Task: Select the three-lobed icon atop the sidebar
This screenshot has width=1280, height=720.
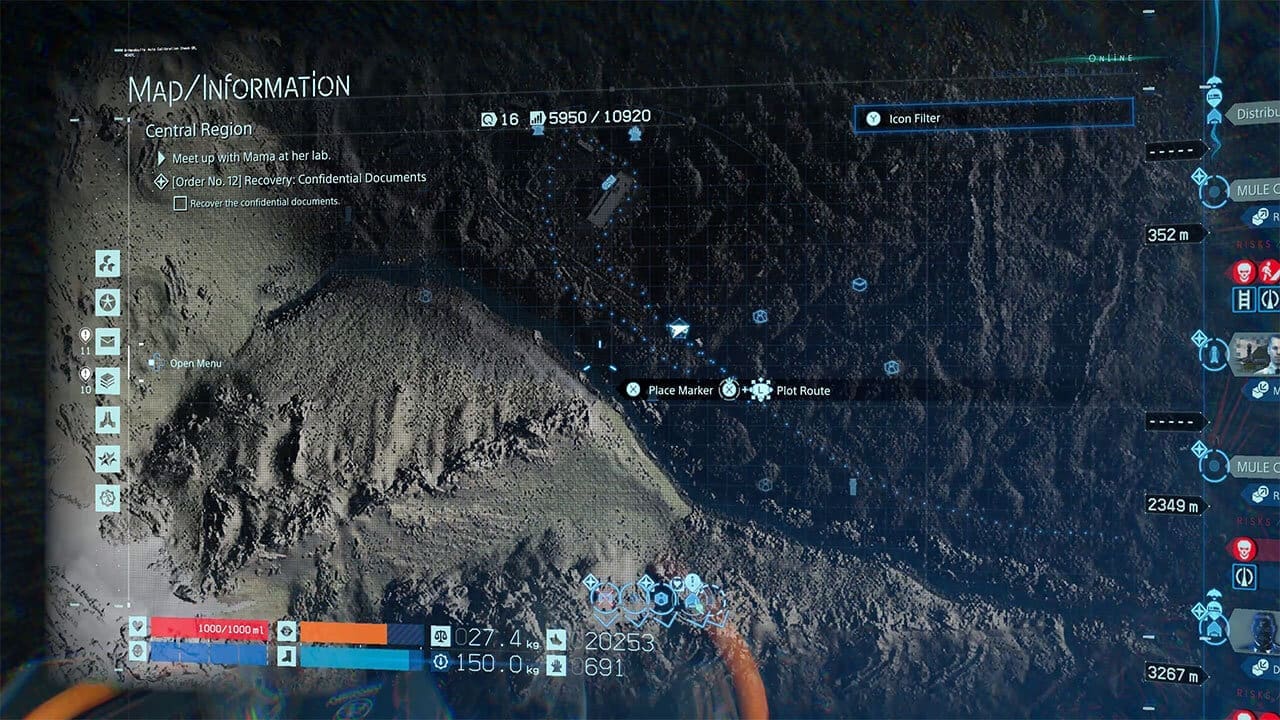Action: (x=108, y=263)
